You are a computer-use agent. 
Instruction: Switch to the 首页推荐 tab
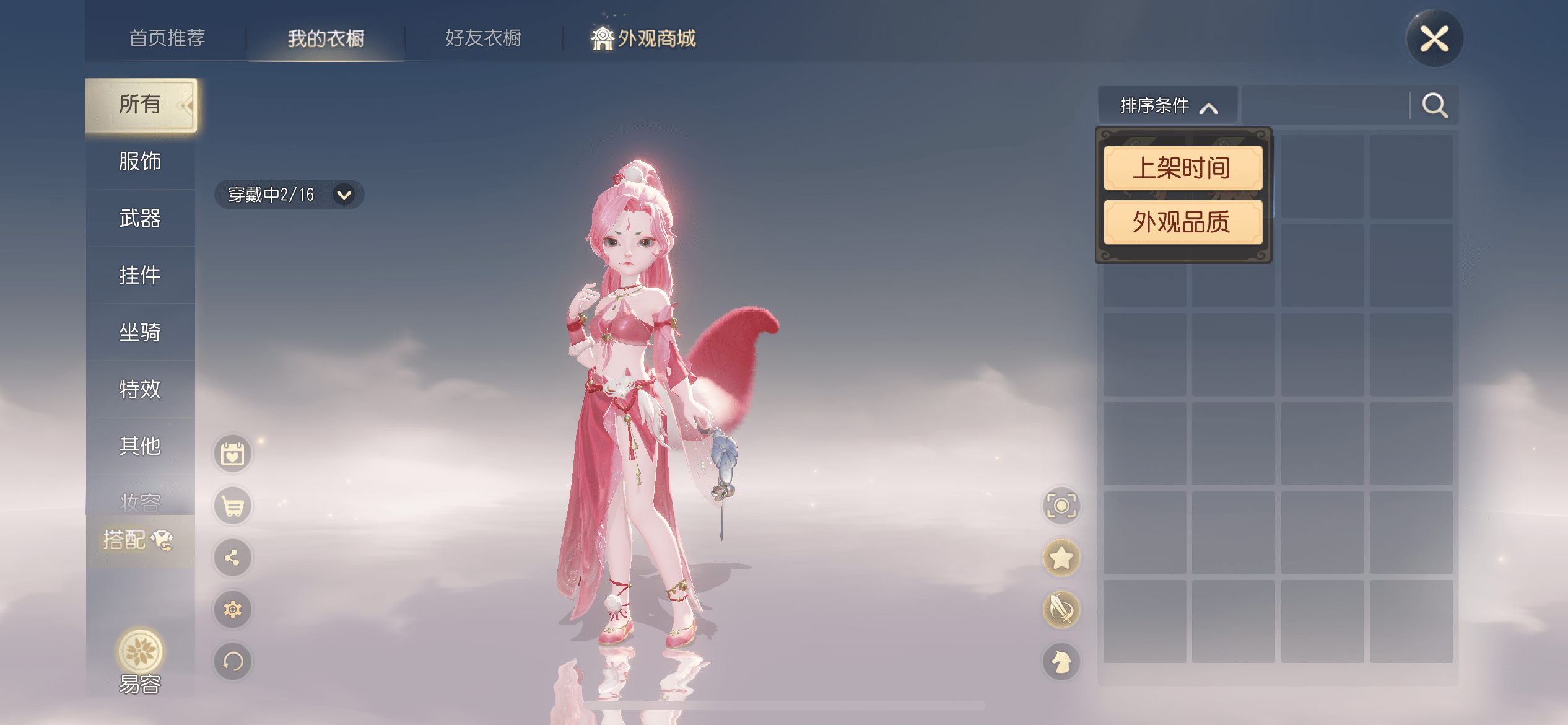(x=167, y=38)
